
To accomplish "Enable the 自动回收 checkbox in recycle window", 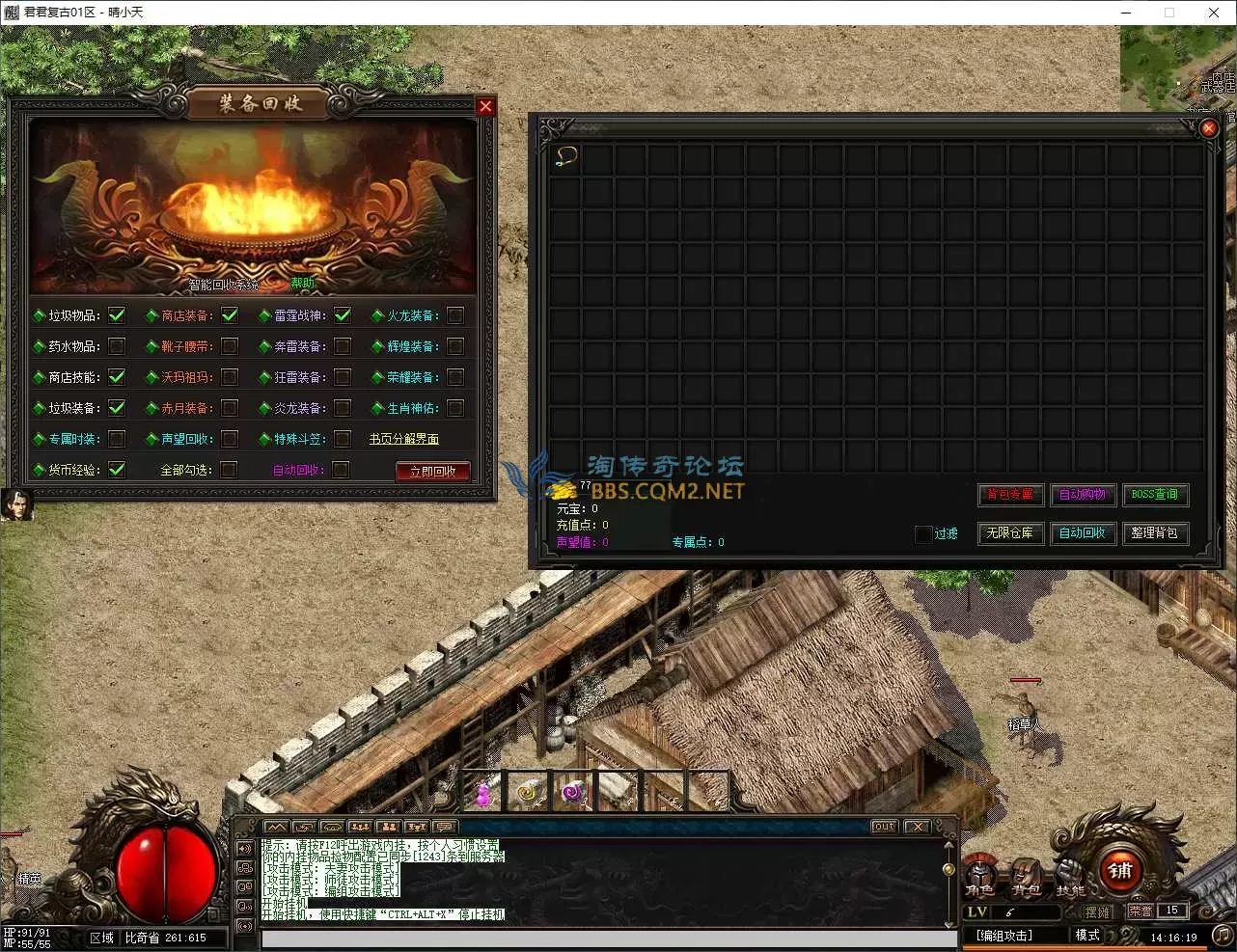I will click(342, 470).
